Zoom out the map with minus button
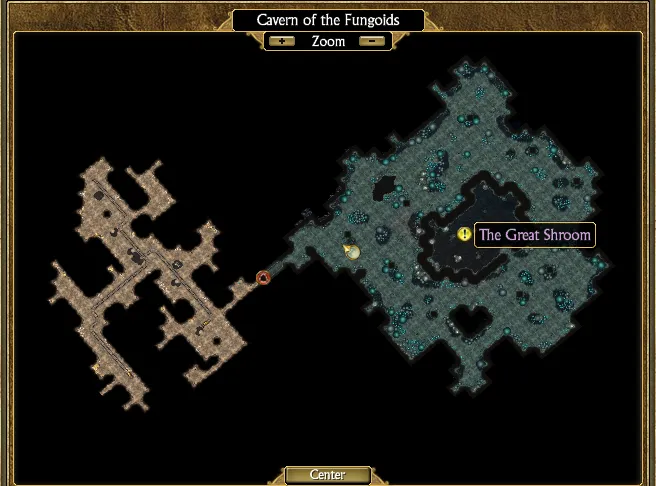Viewport: 656px width, 486px height. [x=372, y=41]
